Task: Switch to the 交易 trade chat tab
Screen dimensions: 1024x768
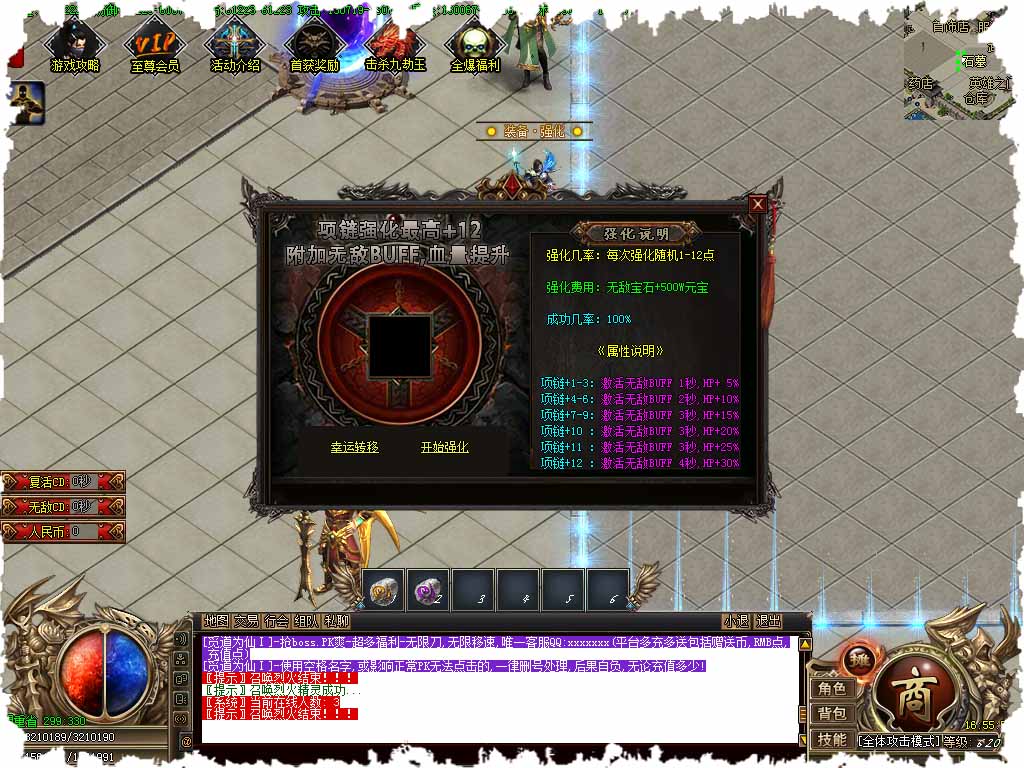Action: tap(246, 621)
